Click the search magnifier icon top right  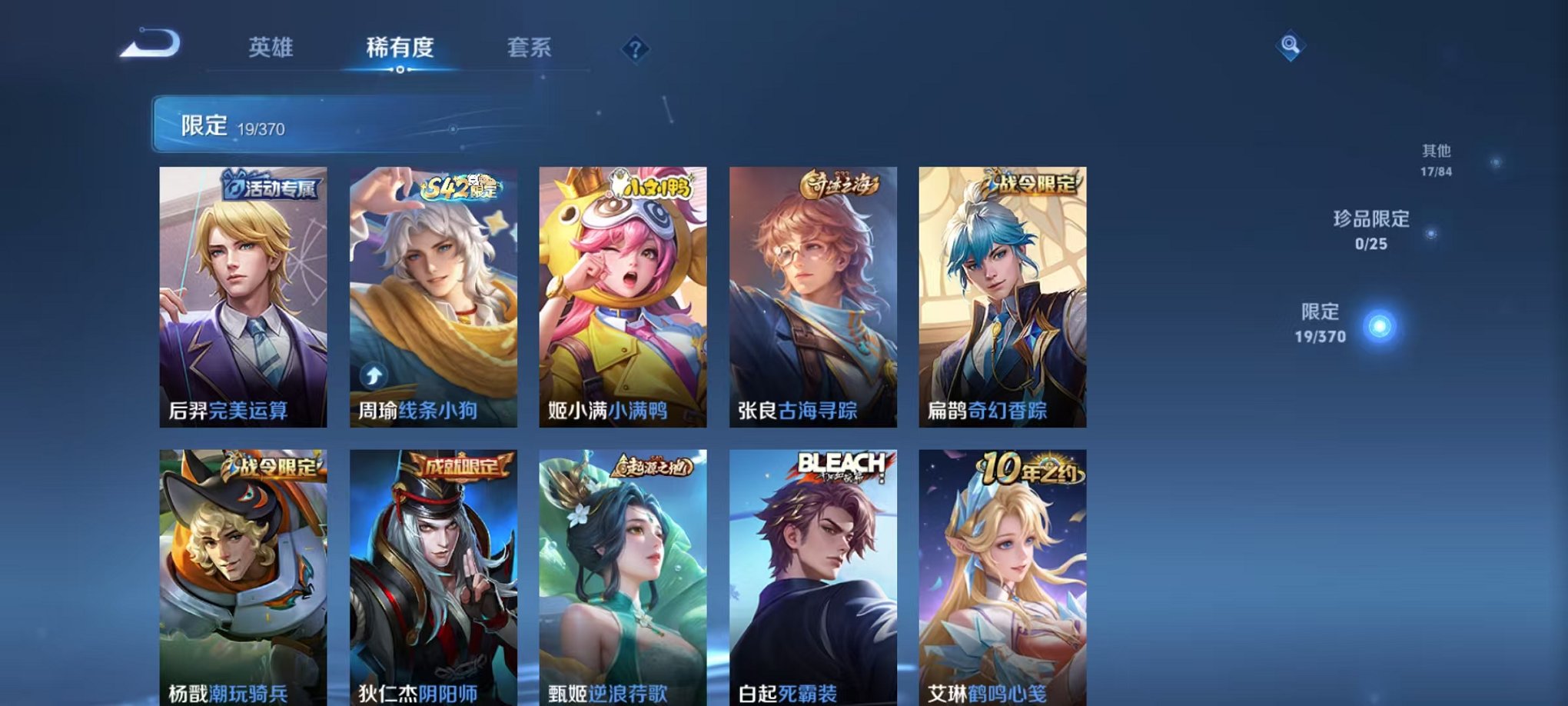coord(1292,46)
